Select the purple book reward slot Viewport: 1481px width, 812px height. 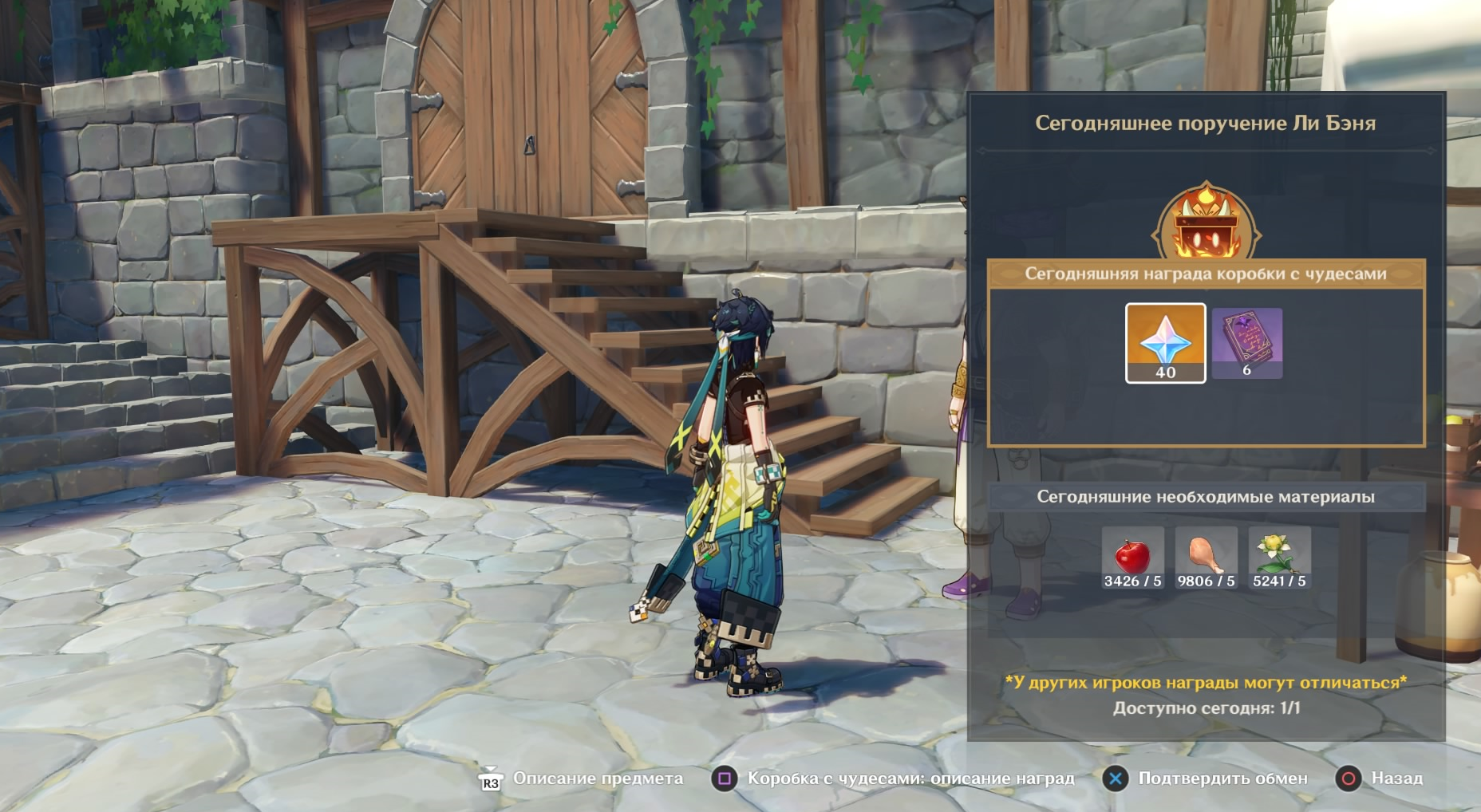click(x=1246, y=343)
